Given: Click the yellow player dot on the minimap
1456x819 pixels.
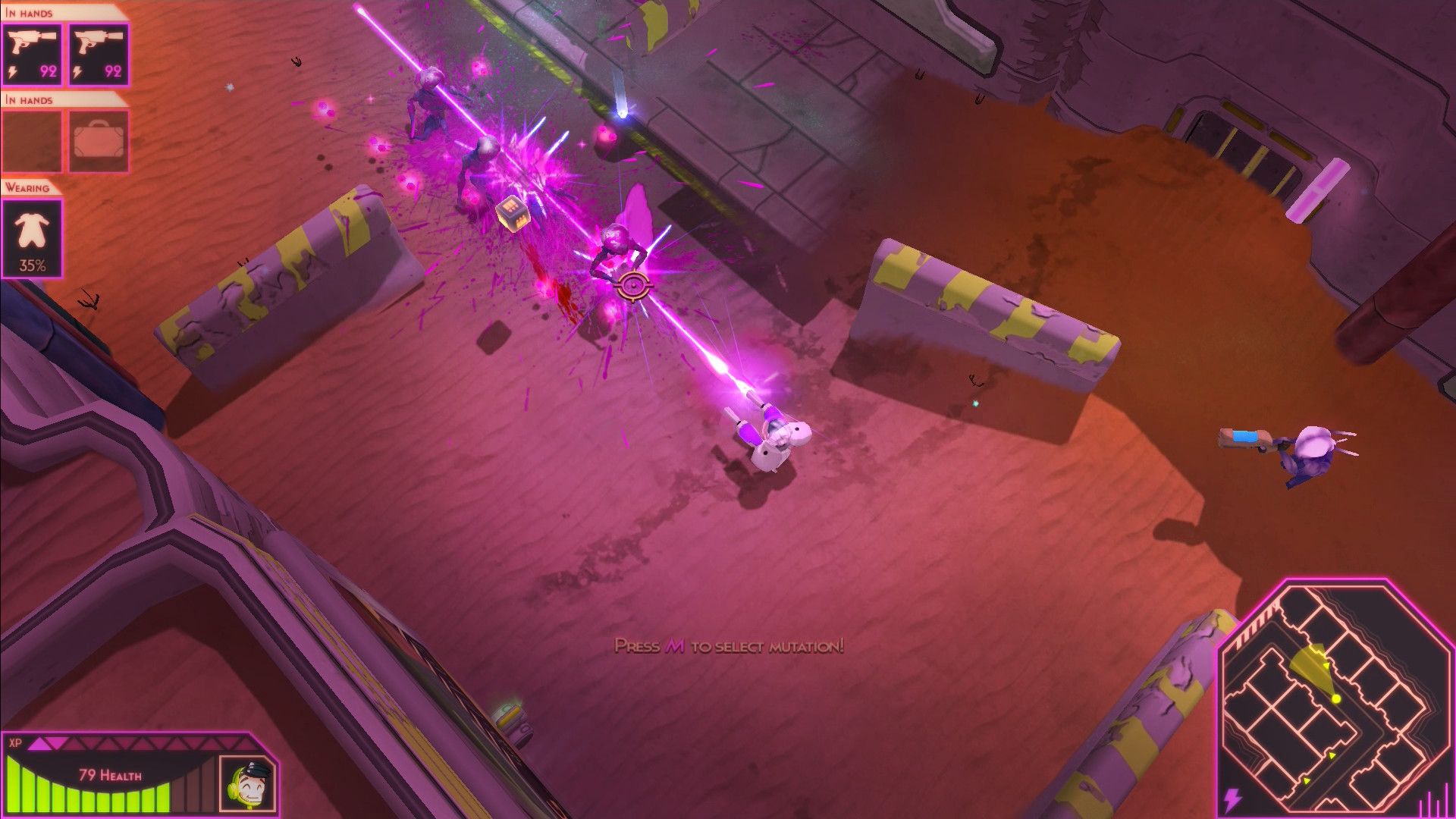Looking at the screenshot, I should [x=1335, y=698].
